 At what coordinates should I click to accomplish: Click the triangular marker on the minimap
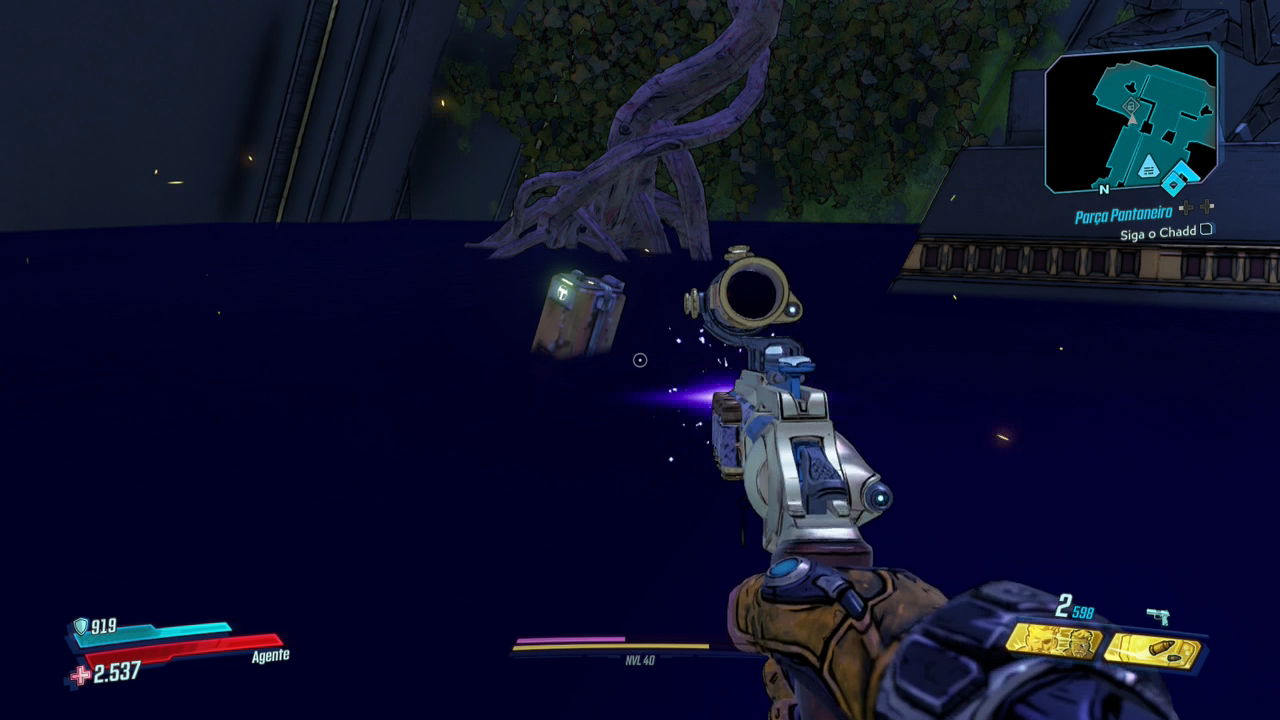click(1149, 166)
